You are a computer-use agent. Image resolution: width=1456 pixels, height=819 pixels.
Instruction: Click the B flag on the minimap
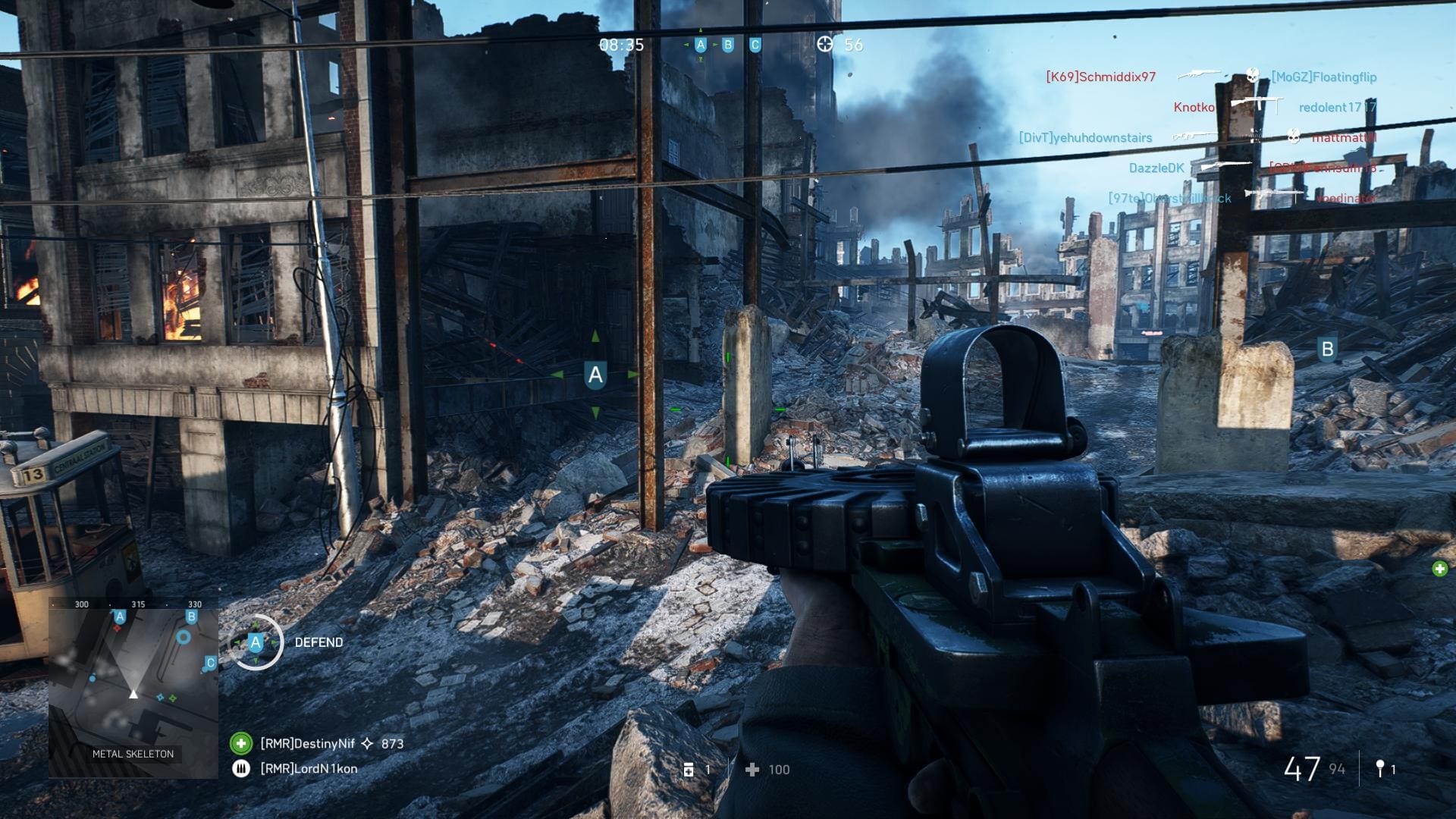[191, 617]
